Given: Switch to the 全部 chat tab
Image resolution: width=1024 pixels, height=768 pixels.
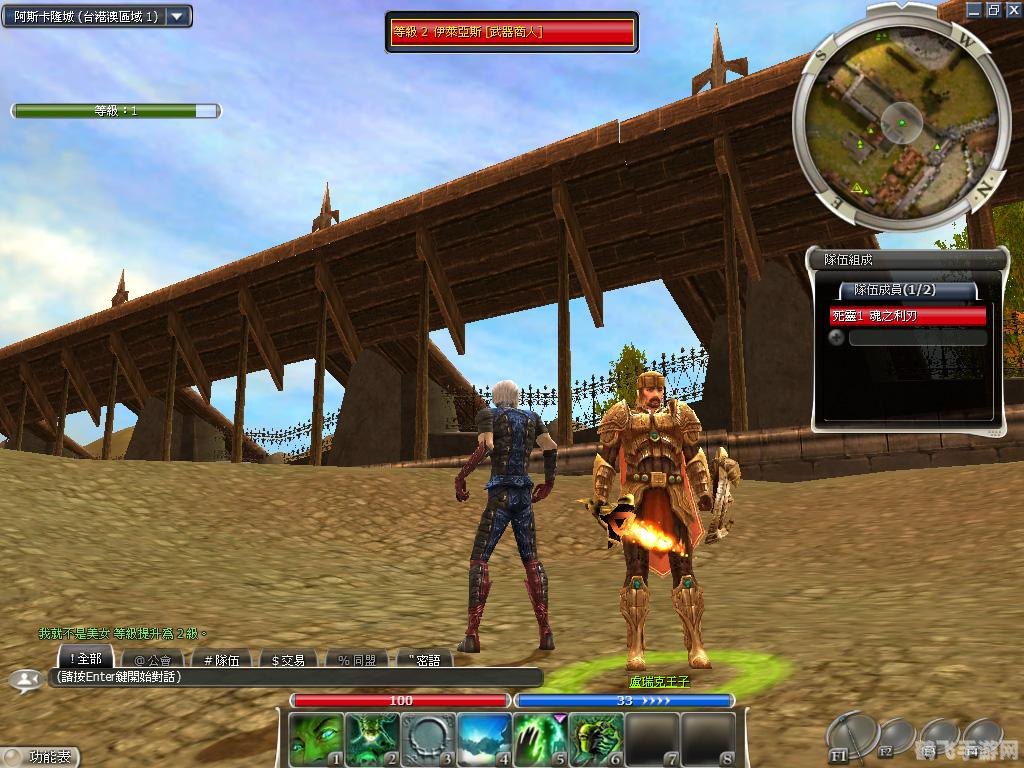Looking at the screenshot, I should (x=86, y=658).
